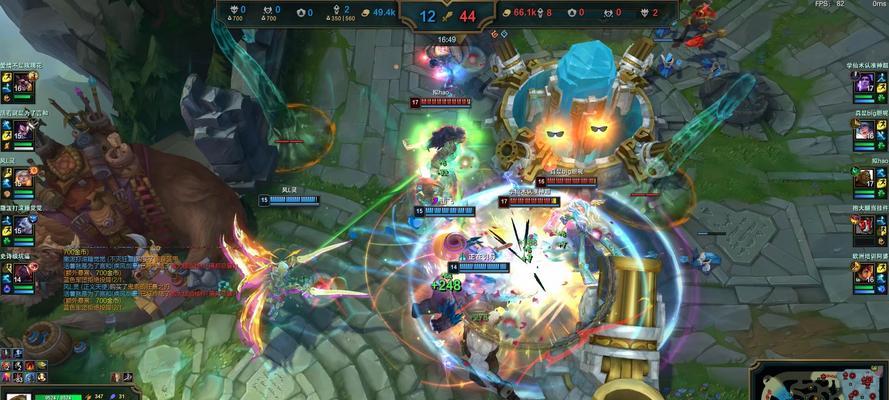Select the 和hao champion portrait
Viewport: 889px width, 400px height.
(x=864, y=179)
